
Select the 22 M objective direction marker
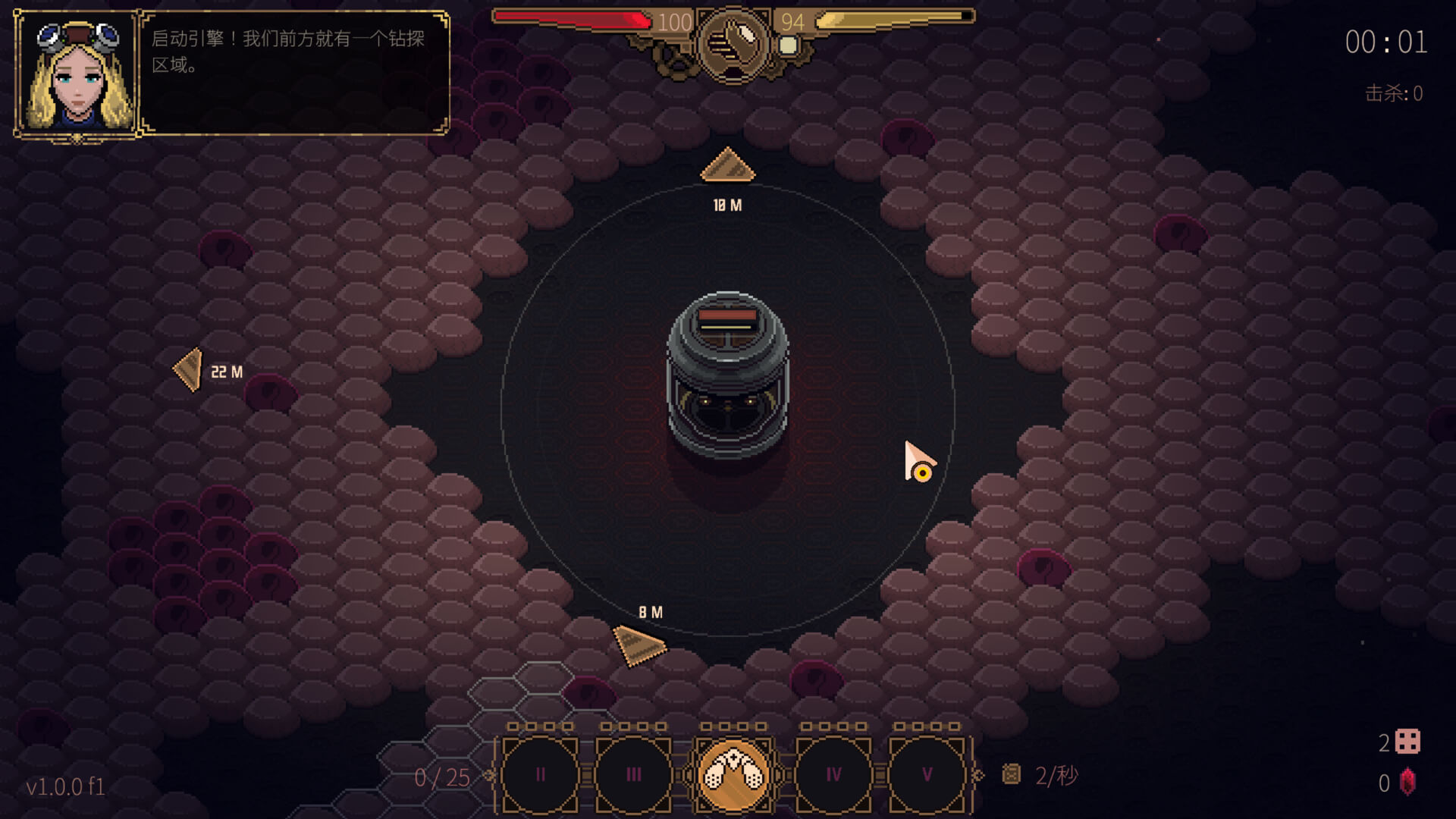pos(189,370)
